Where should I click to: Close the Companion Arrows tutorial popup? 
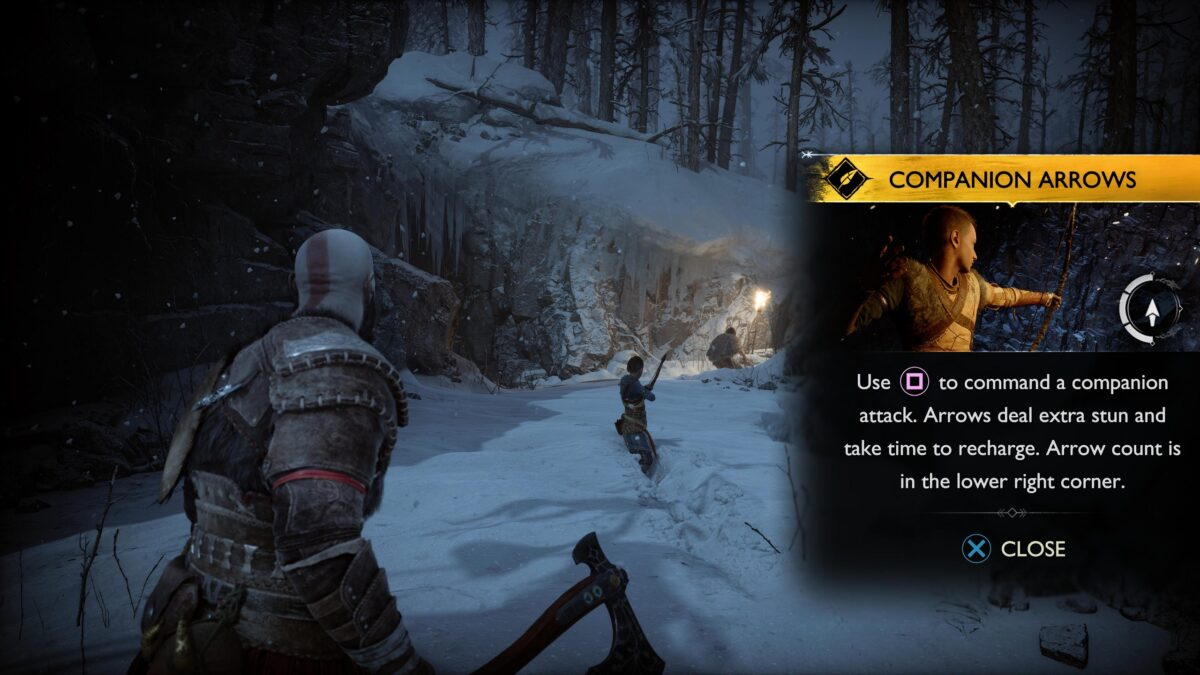coord(1013,549)
